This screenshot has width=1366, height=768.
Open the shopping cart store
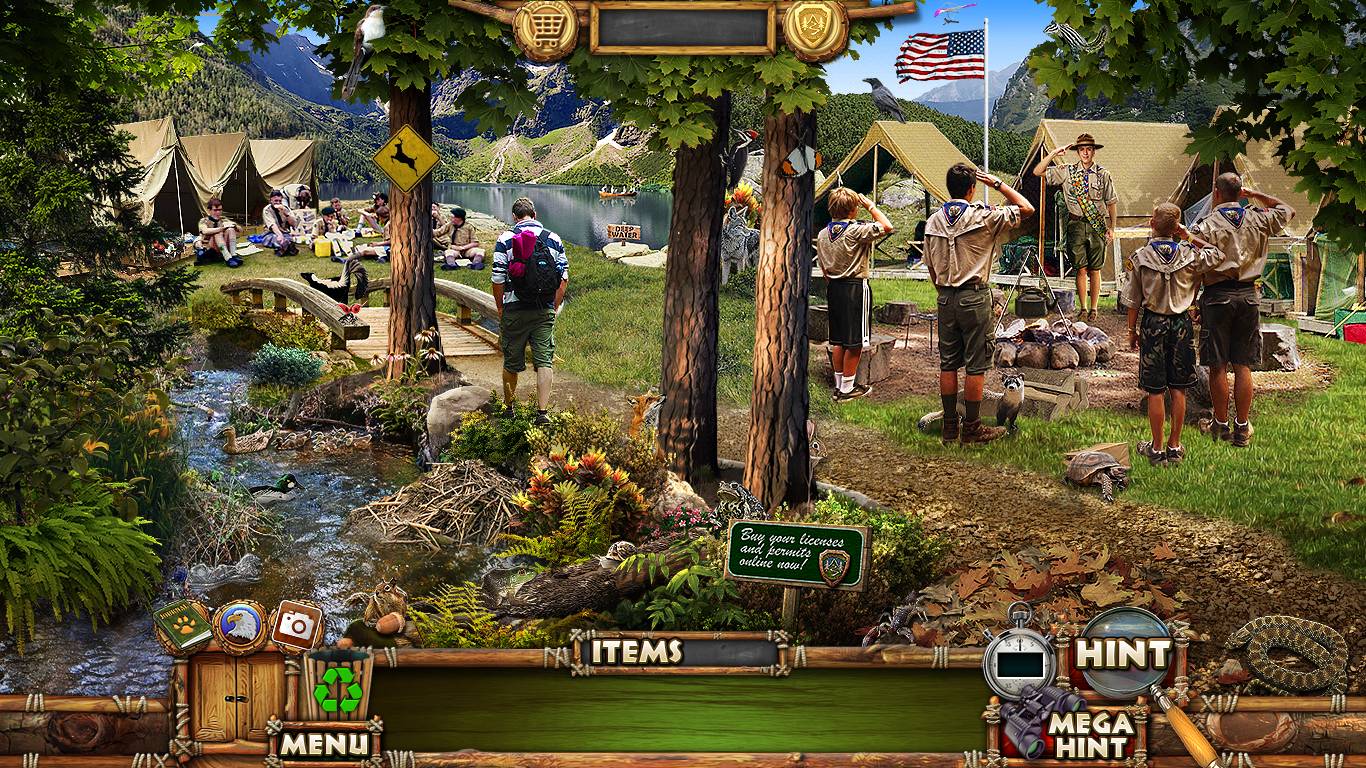546,30
